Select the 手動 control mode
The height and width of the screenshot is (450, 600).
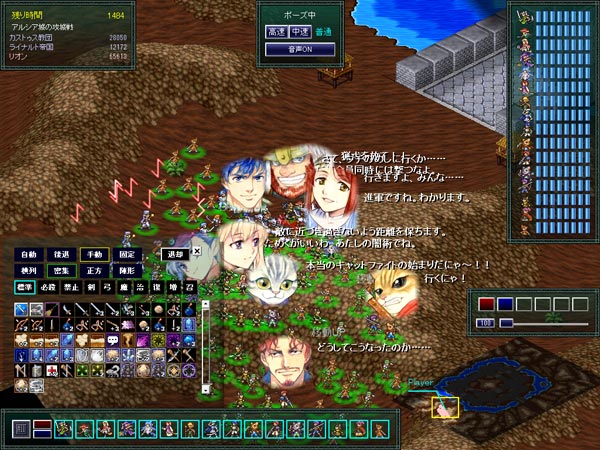click(x=95, y=254)
